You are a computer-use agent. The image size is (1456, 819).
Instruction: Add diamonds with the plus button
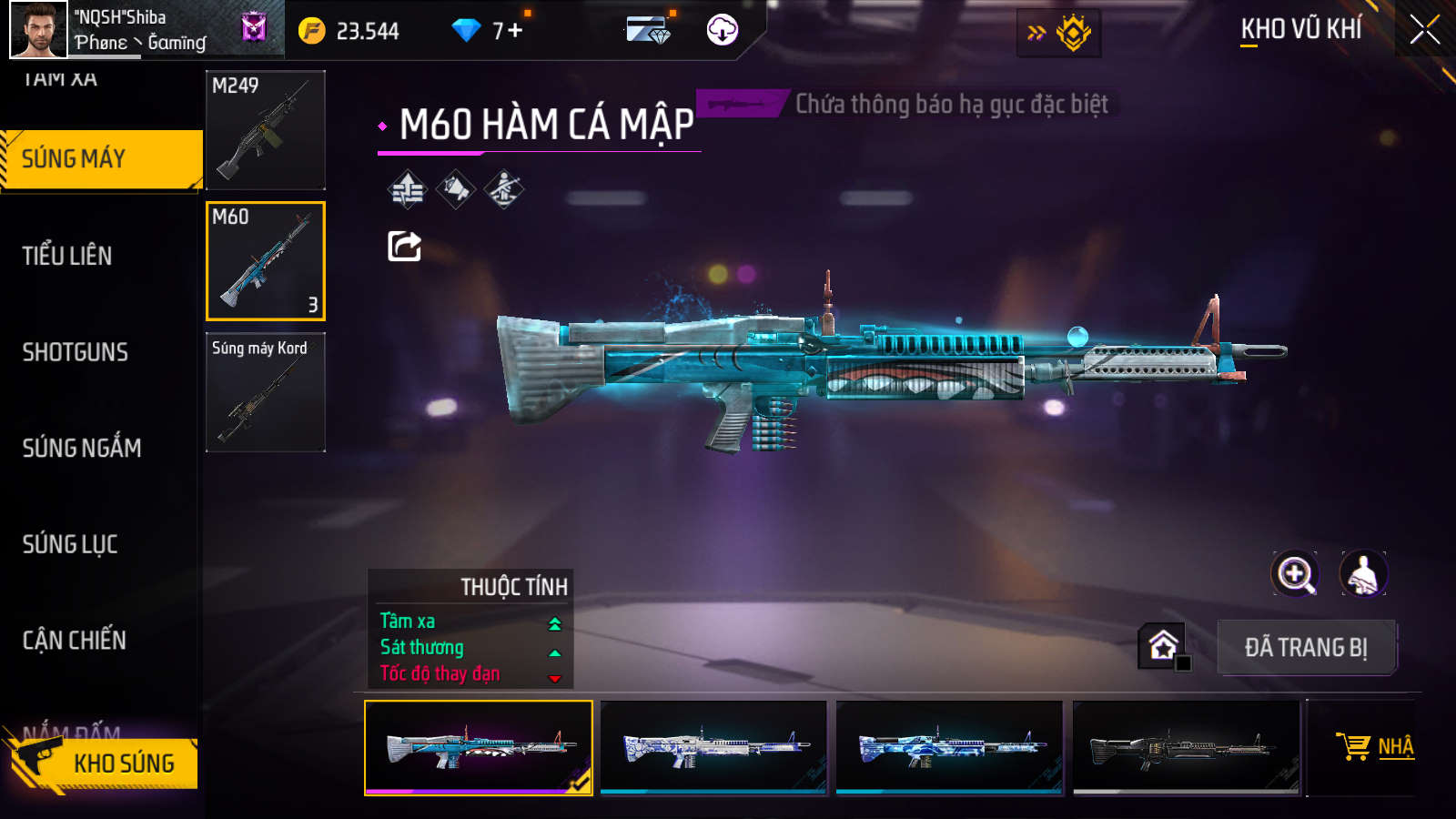[515, 31]
